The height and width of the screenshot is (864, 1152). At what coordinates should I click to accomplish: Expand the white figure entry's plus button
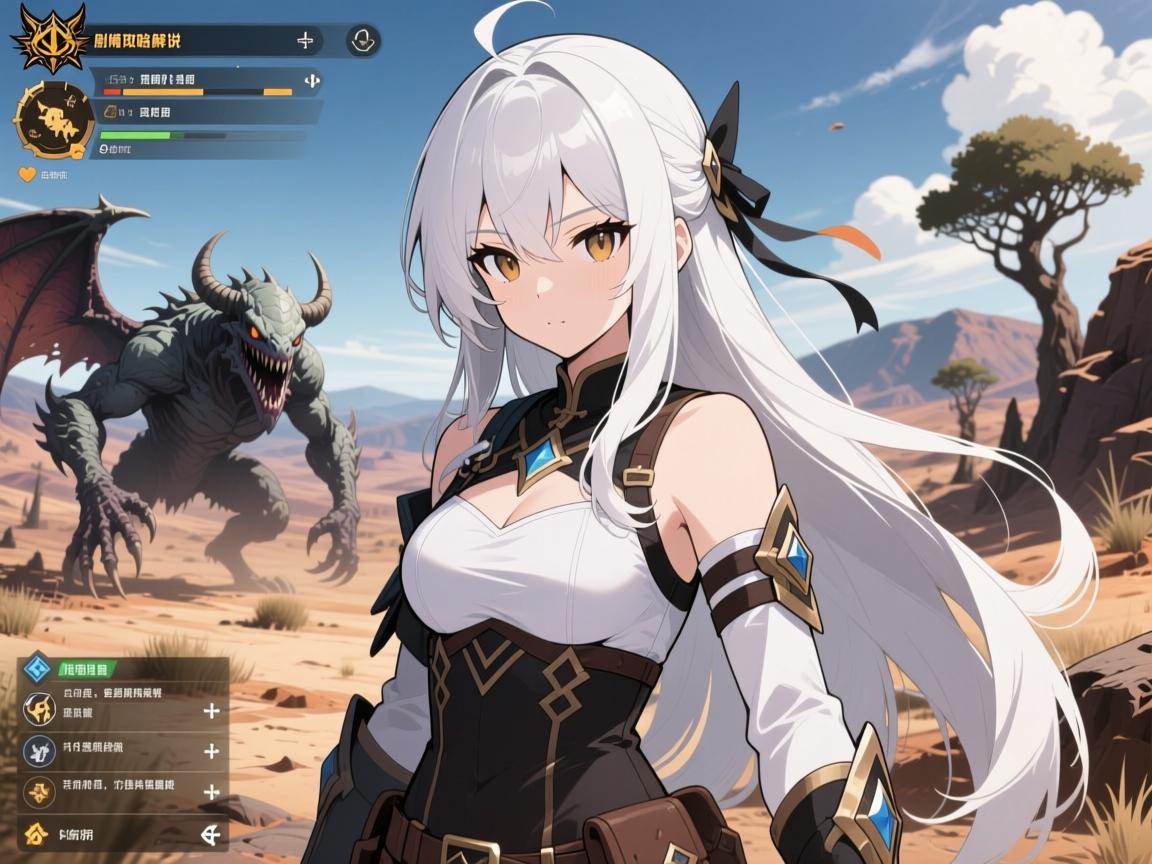pos(211,751)
